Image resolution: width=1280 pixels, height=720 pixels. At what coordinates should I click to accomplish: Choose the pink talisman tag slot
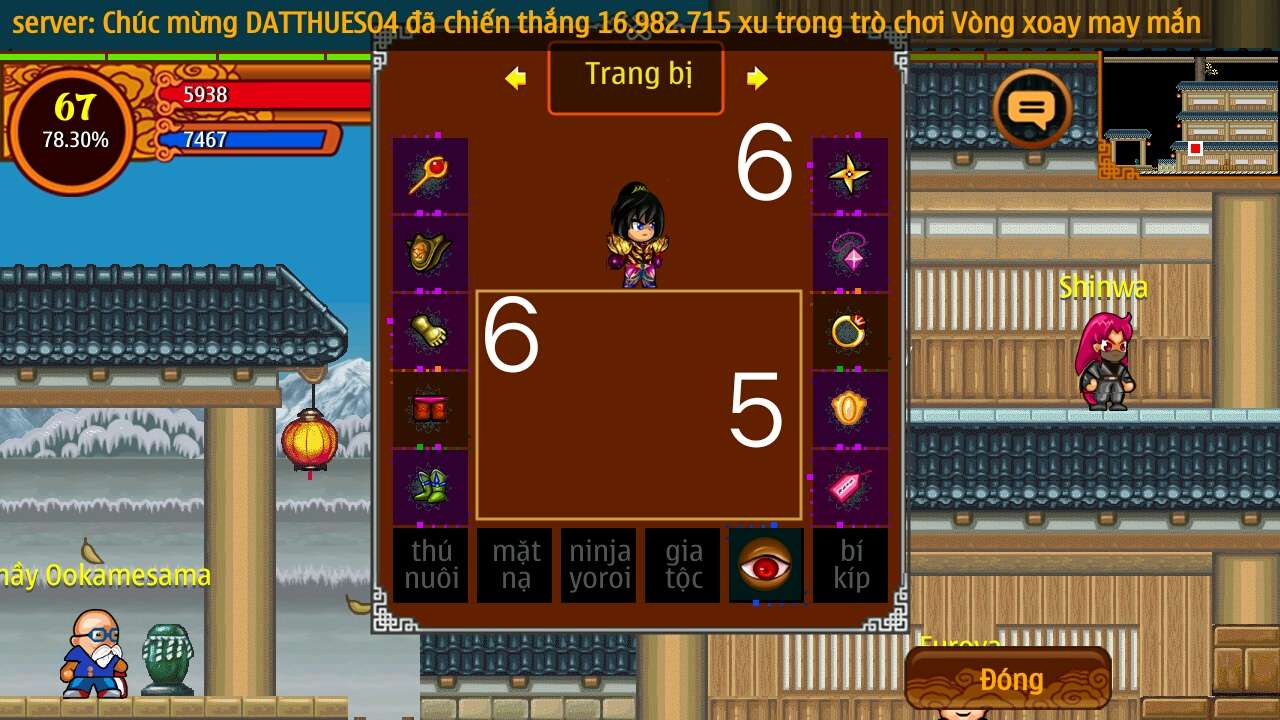(x=850, y=487)
